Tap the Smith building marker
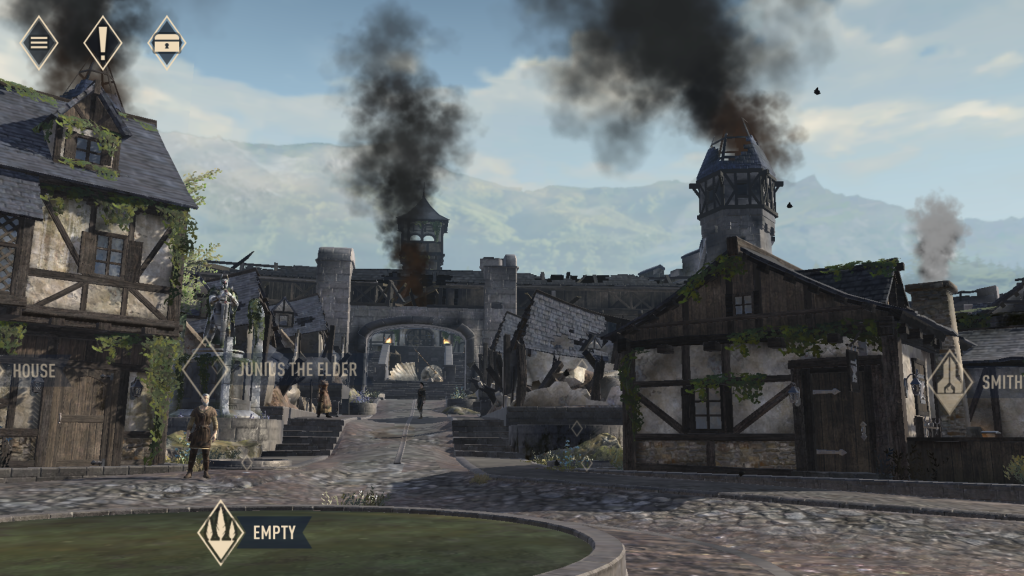 click(949, 382)
